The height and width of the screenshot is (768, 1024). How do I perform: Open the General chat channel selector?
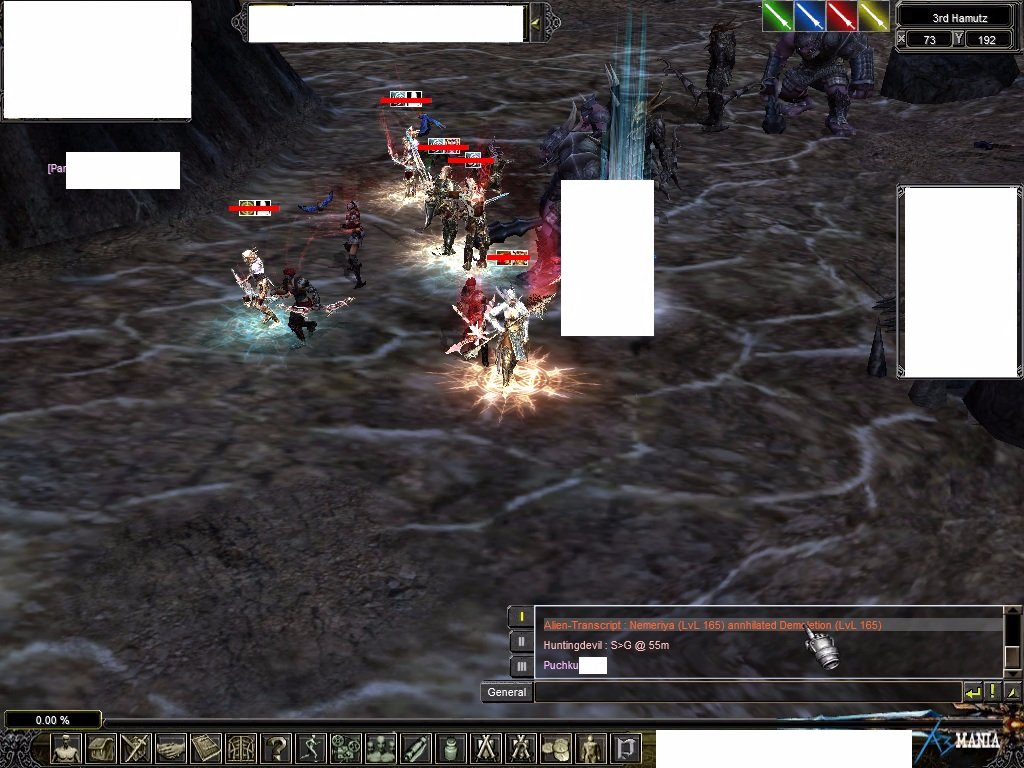tap(507, 692)
